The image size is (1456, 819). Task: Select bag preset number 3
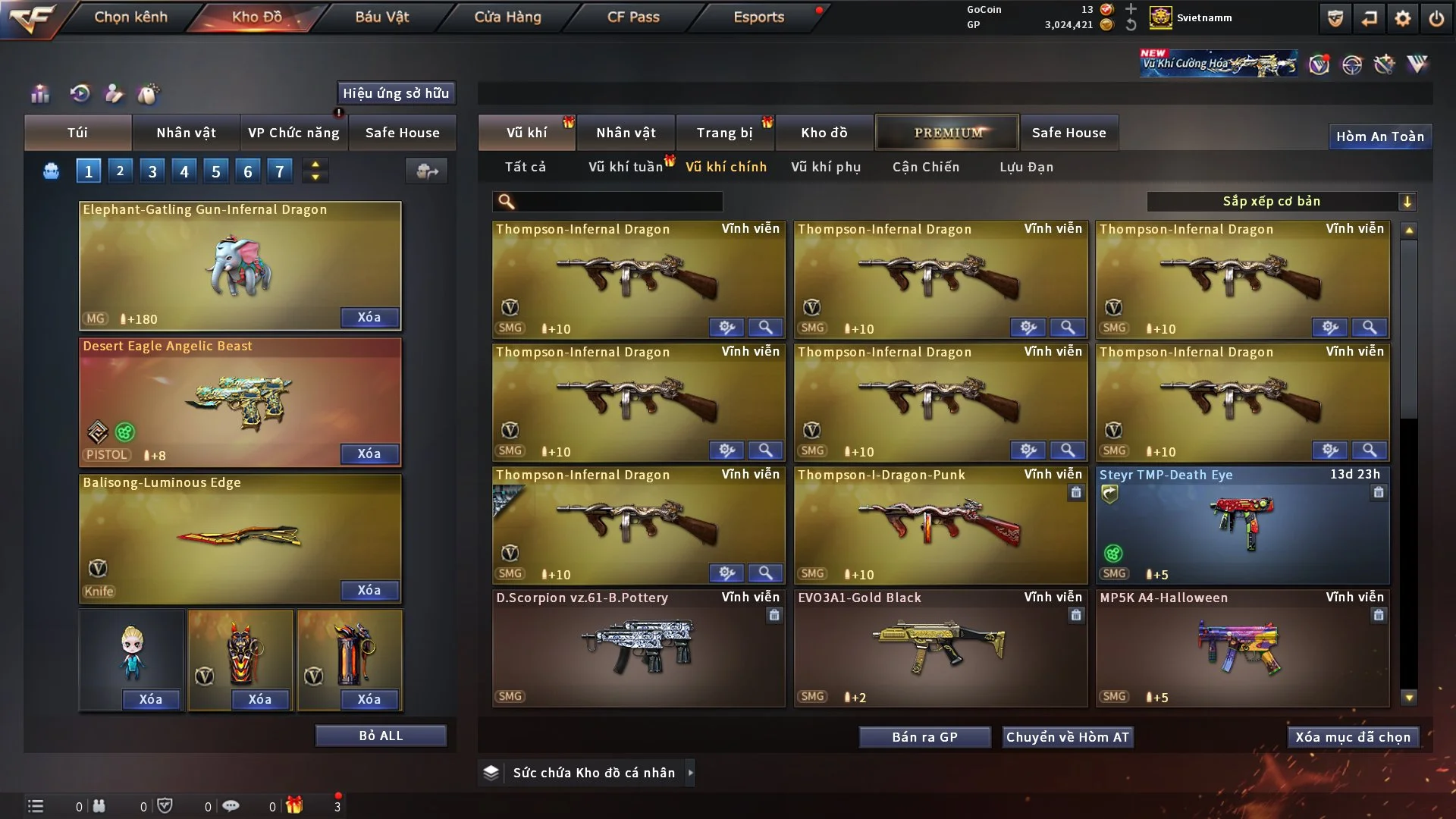click(x=152, y=171)
